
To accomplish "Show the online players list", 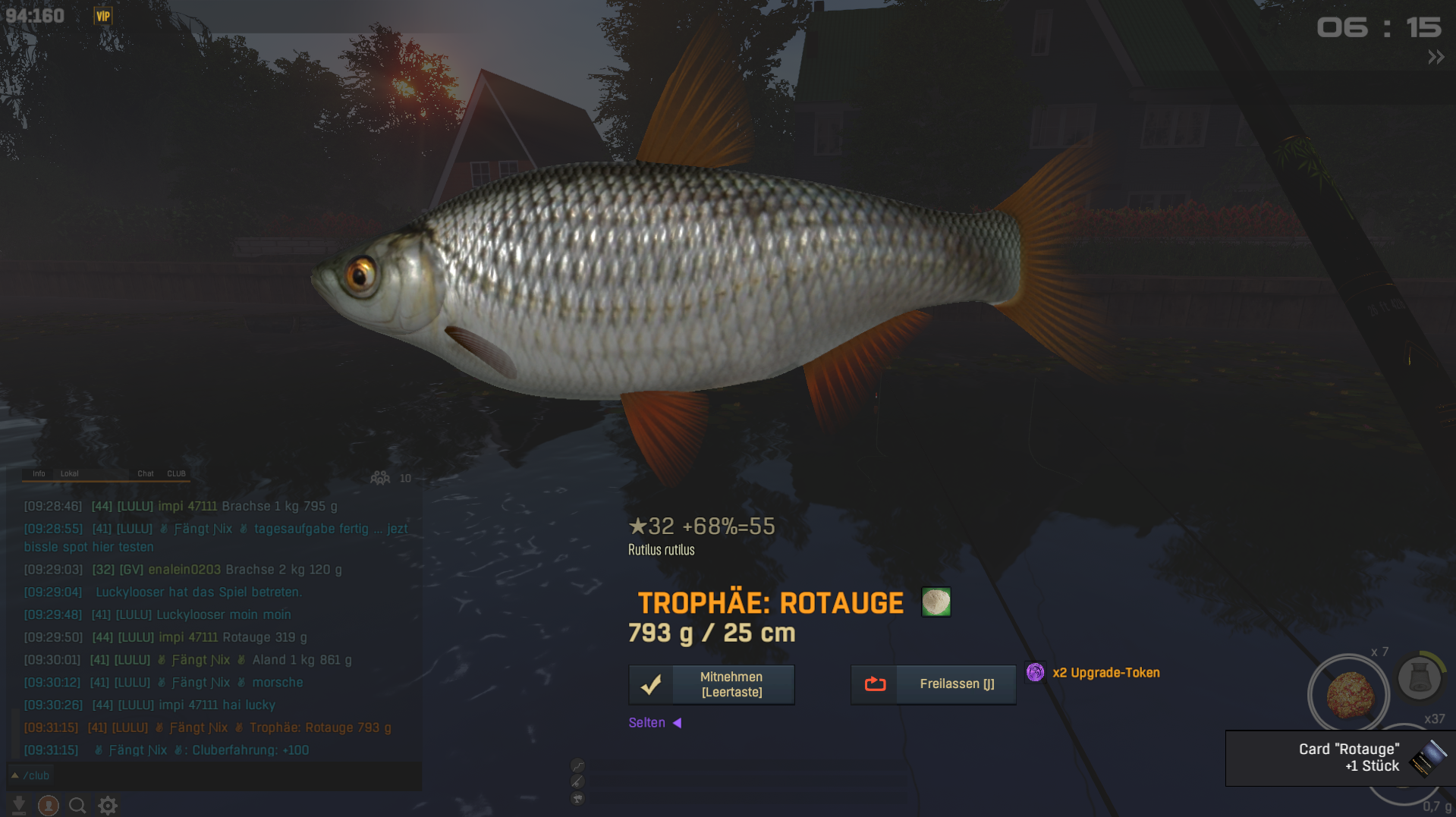I will [381, 478].
